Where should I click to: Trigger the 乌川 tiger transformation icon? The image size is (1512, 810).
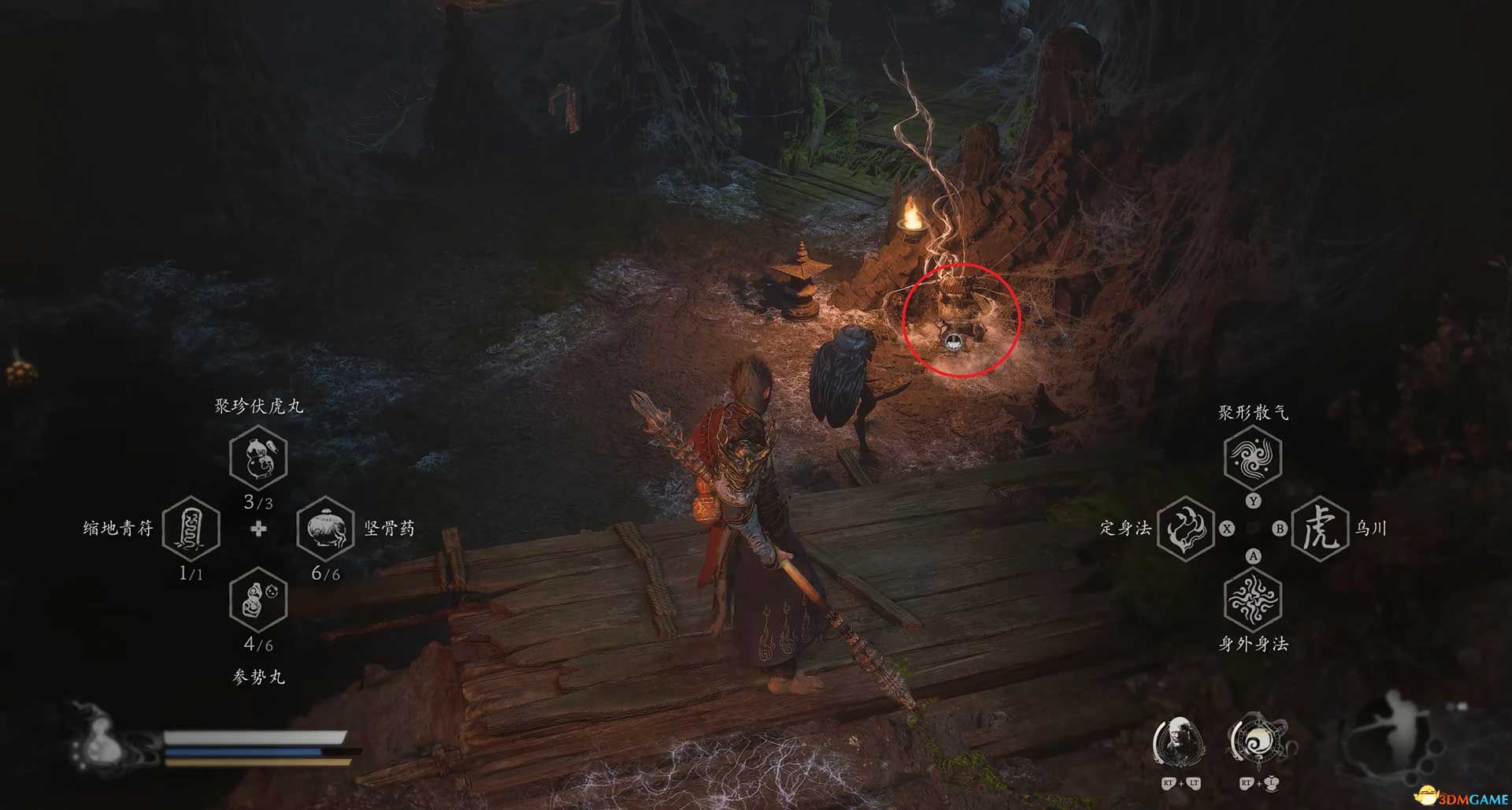(1321, 529)
